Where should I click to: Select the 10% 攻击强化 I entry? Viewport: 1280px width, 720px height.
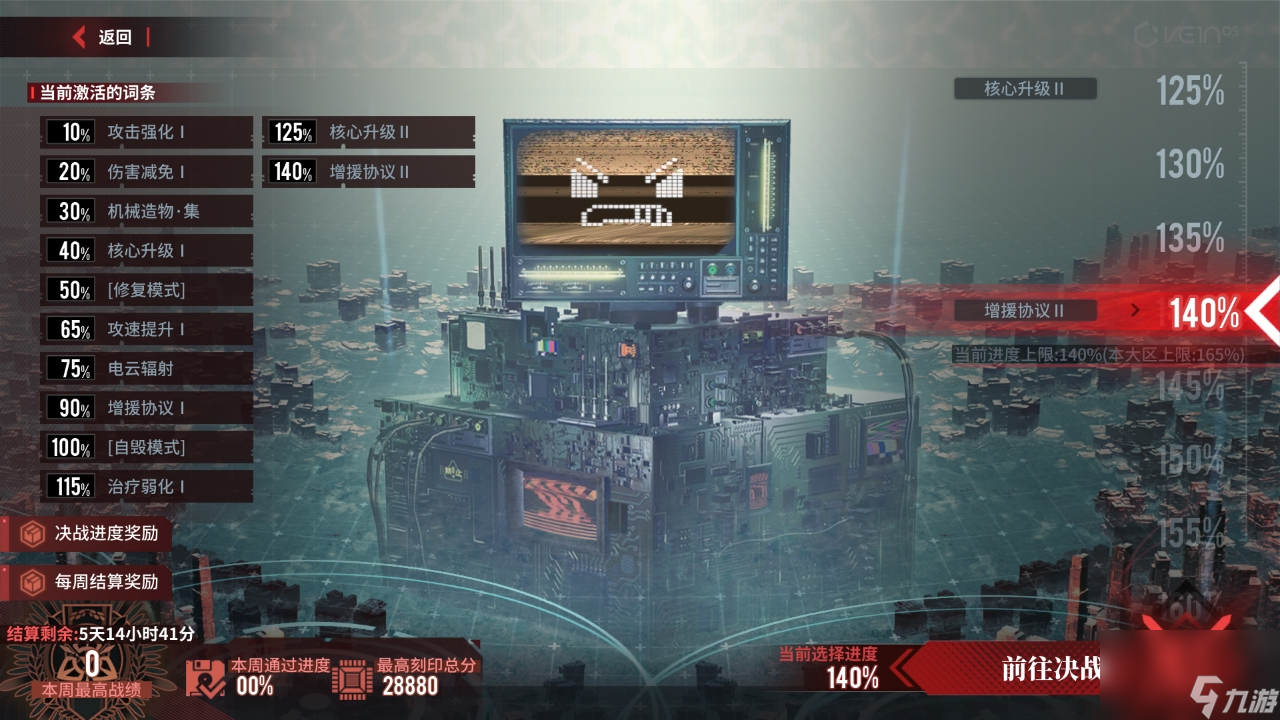(x=146, y=132)
